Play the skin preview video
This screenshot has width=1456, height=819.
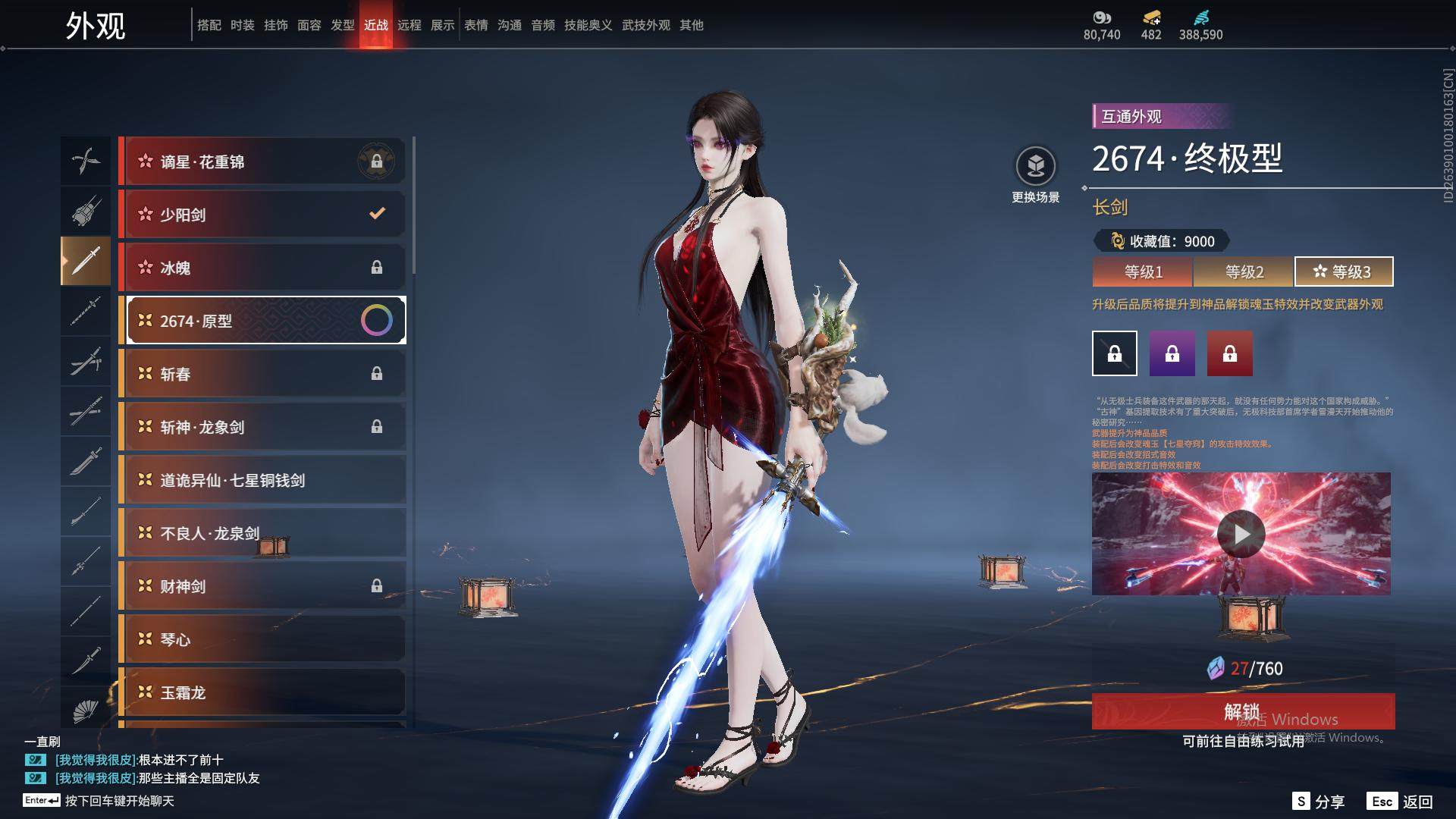(x=1241, y=534)
